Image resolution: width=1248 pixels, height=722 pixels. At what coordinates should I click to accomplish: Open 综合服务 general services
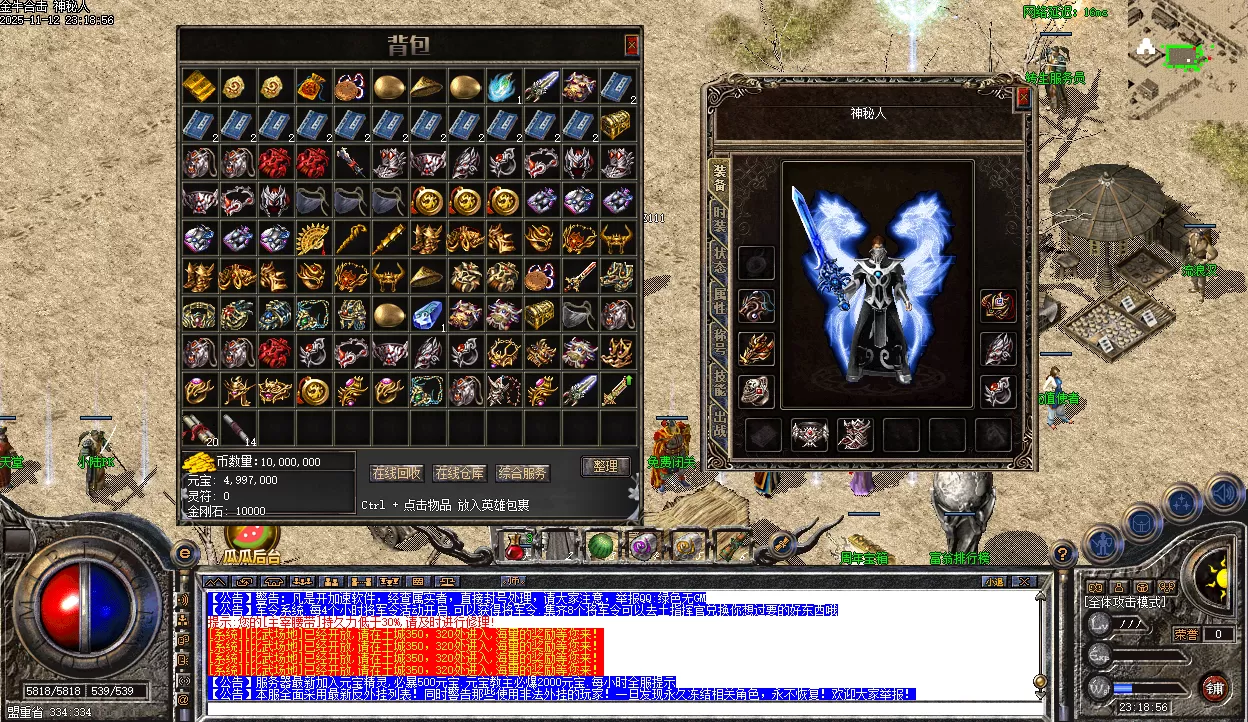coord(523,473)
